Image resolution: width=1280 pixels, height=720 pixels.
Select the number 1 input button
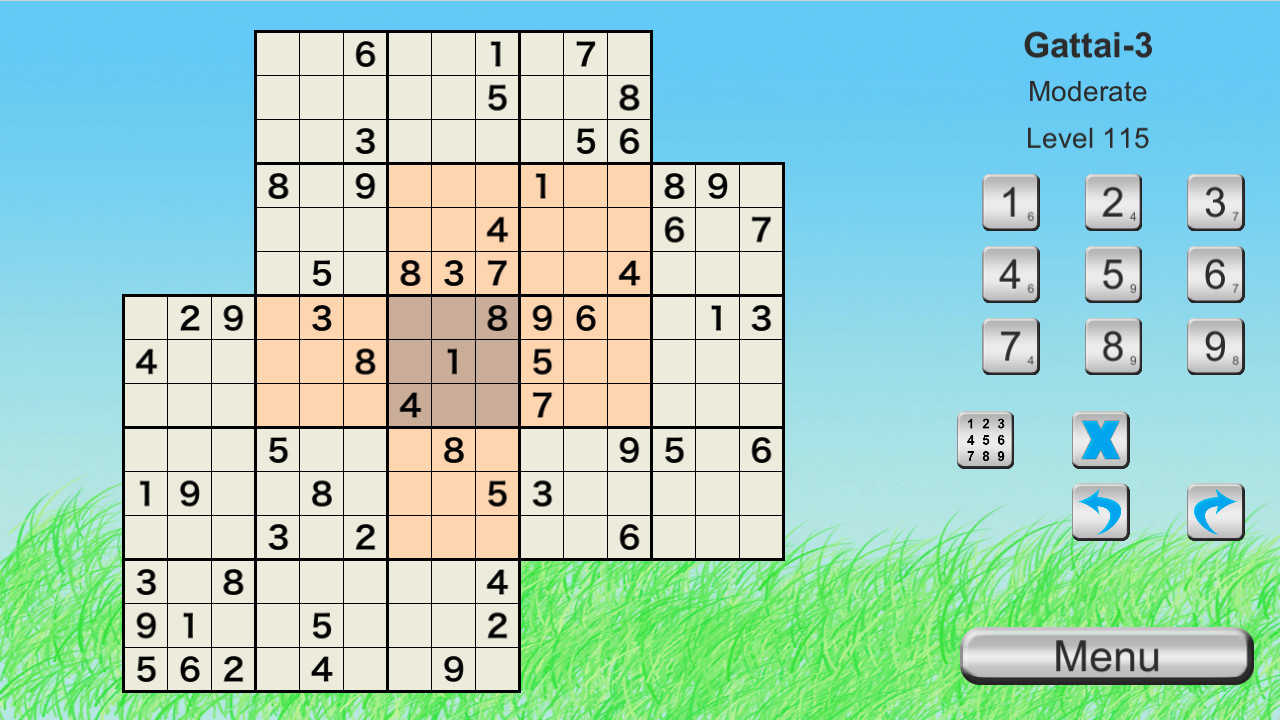(1011, 202)
